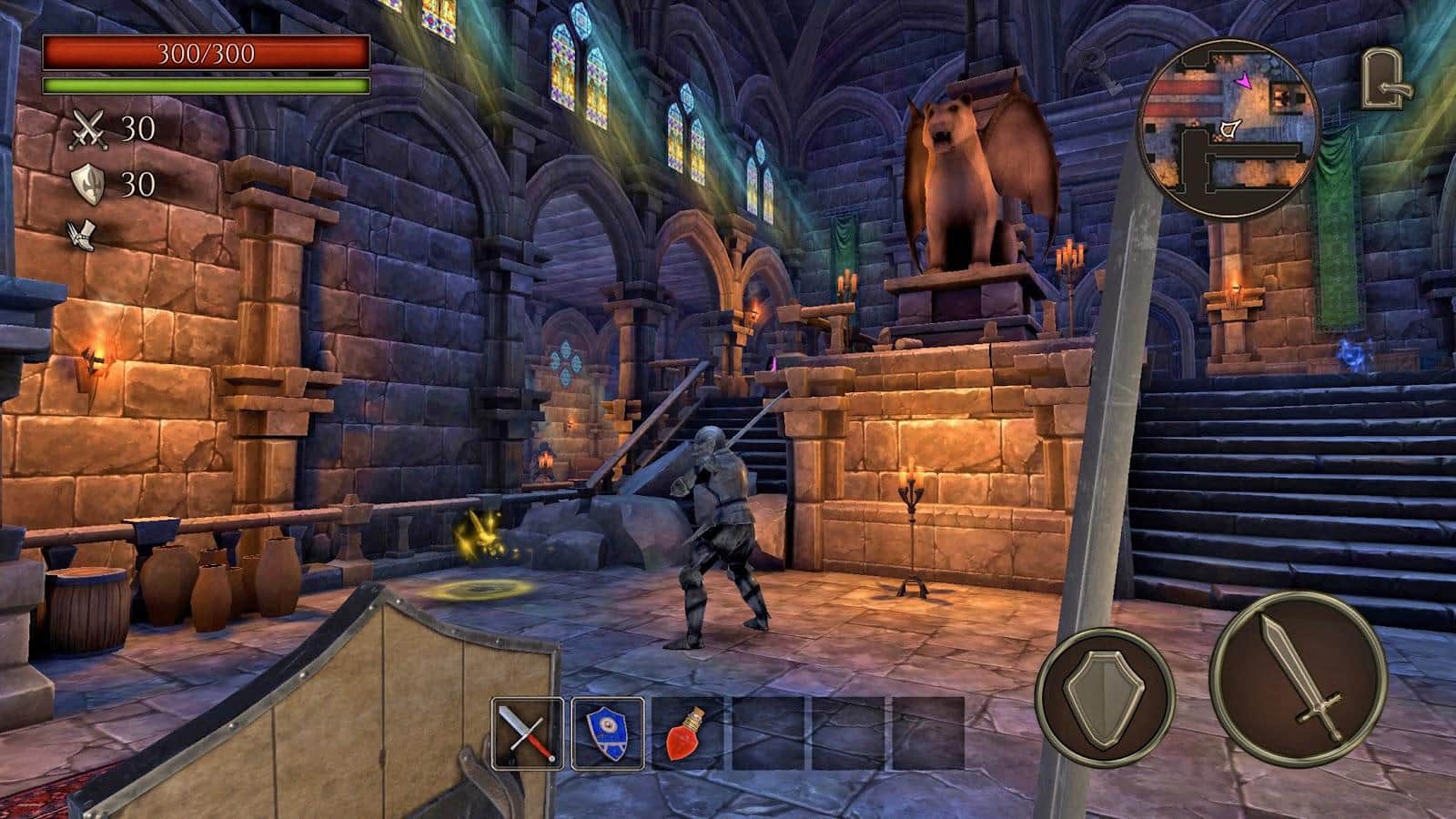1456x819 pixels.
Task: Use the red health potion slot
Action: click(687, 733)
